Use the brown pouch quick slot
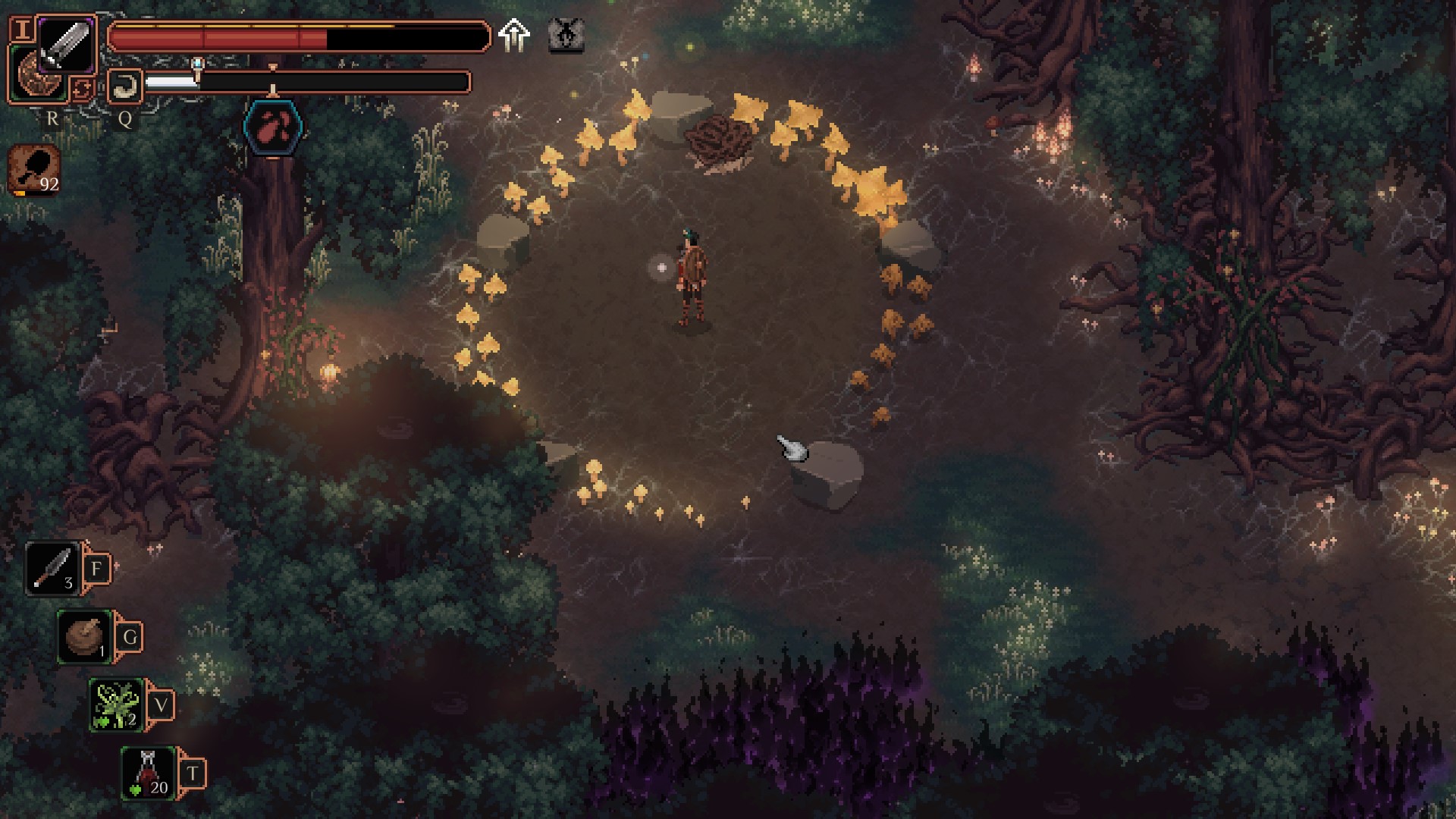Screen dimensions: 1456x819 (x=85, y=637)
